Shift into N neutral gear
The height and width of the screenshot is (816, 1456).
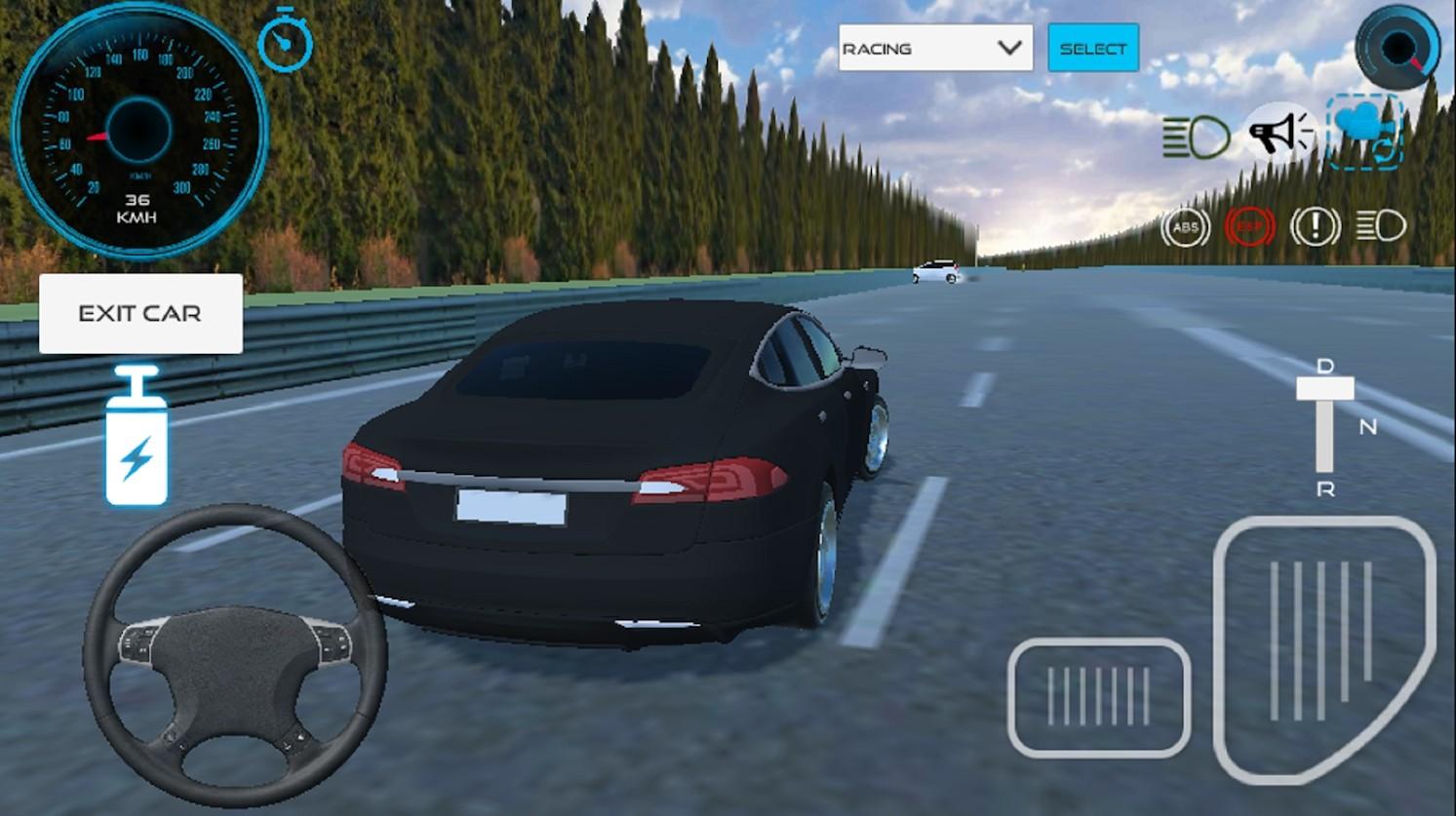[x=1367, y=425]
